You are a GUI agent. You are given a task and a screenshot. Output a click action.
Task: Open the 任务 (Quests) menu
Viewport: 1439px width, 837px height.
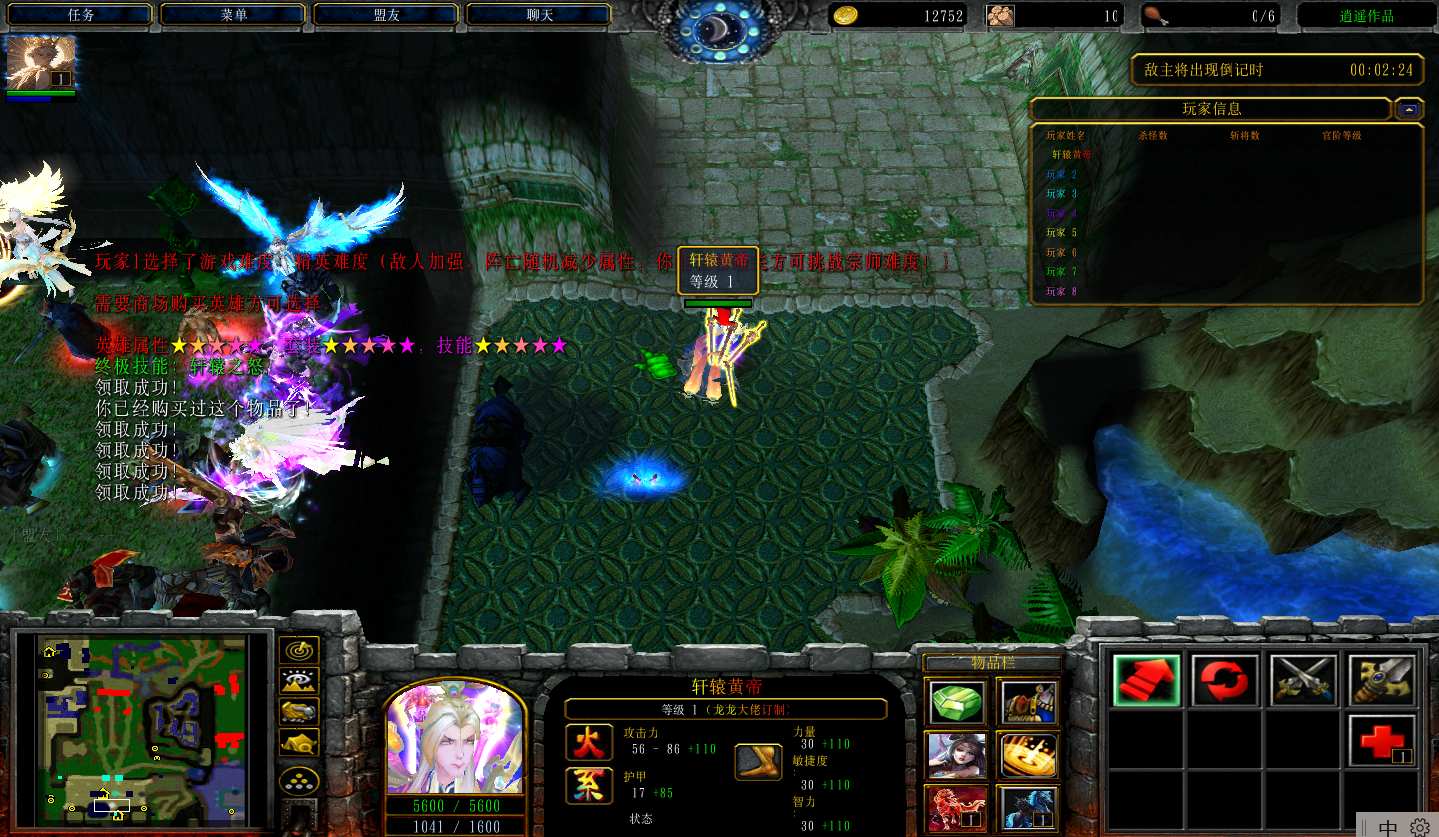click(x=80, y=15)
